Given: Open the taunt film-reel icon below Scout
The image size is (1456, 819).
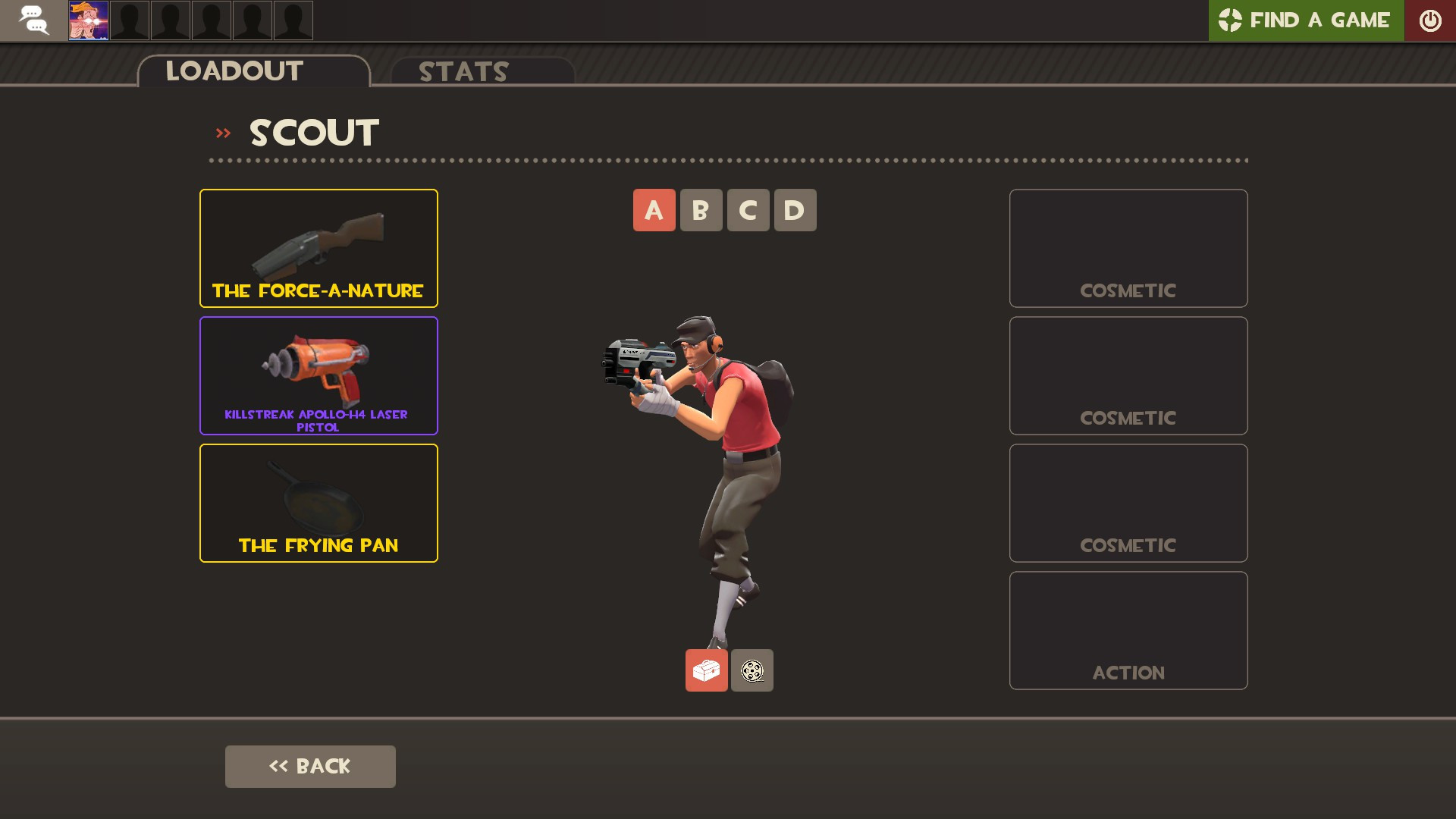Looking at the screenshot, I should tap(752, 670).
